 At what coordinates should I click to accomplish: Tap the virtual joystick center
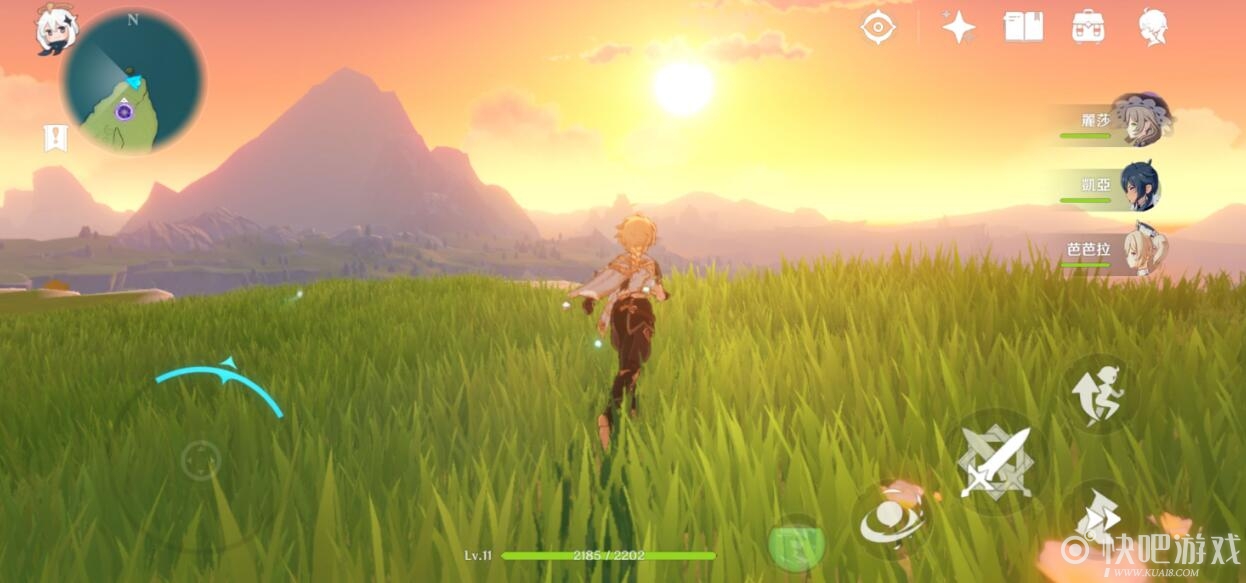(x=201, y=460)
